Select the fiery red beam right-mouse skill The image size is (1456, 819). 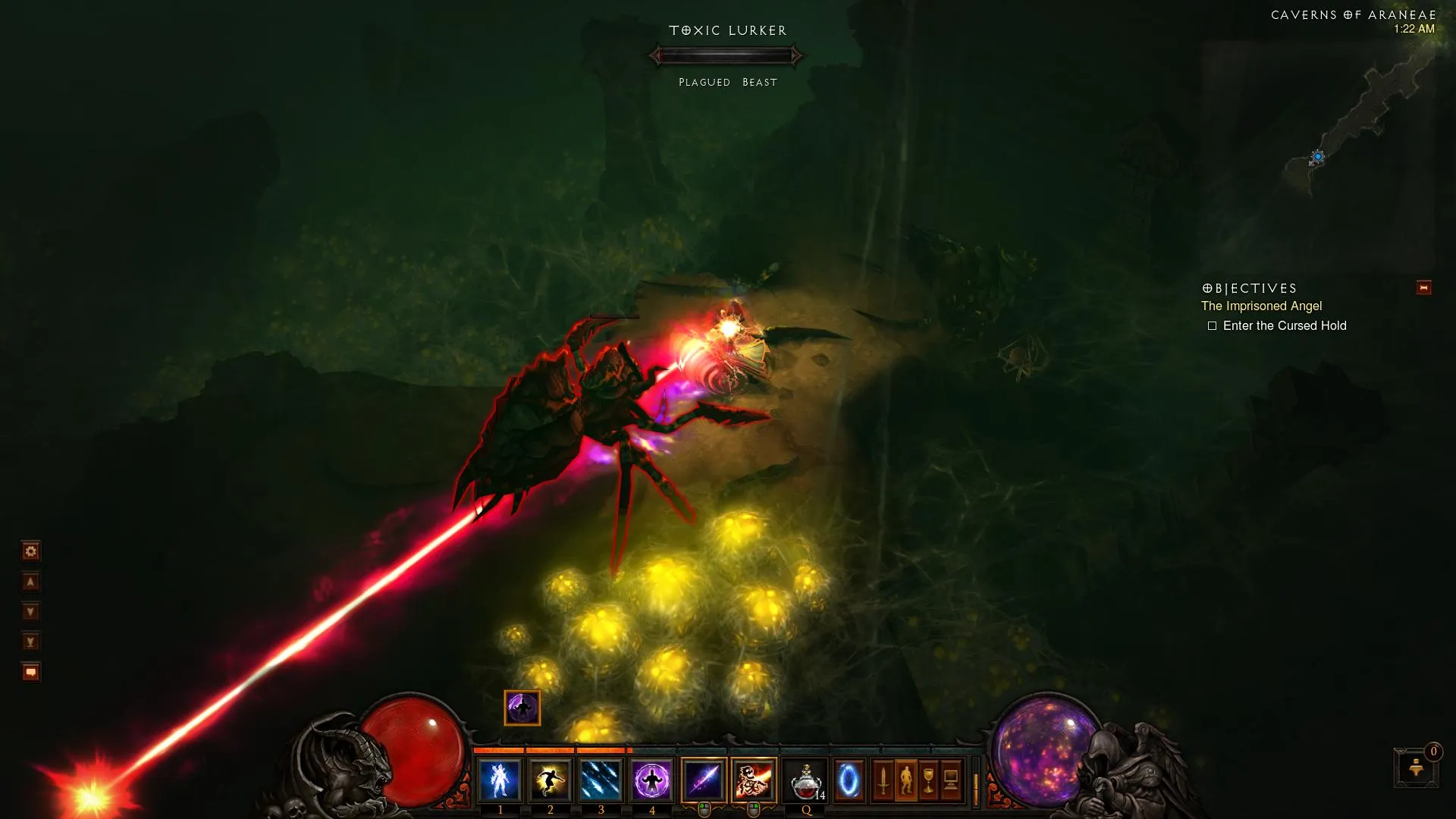point(754,780)
